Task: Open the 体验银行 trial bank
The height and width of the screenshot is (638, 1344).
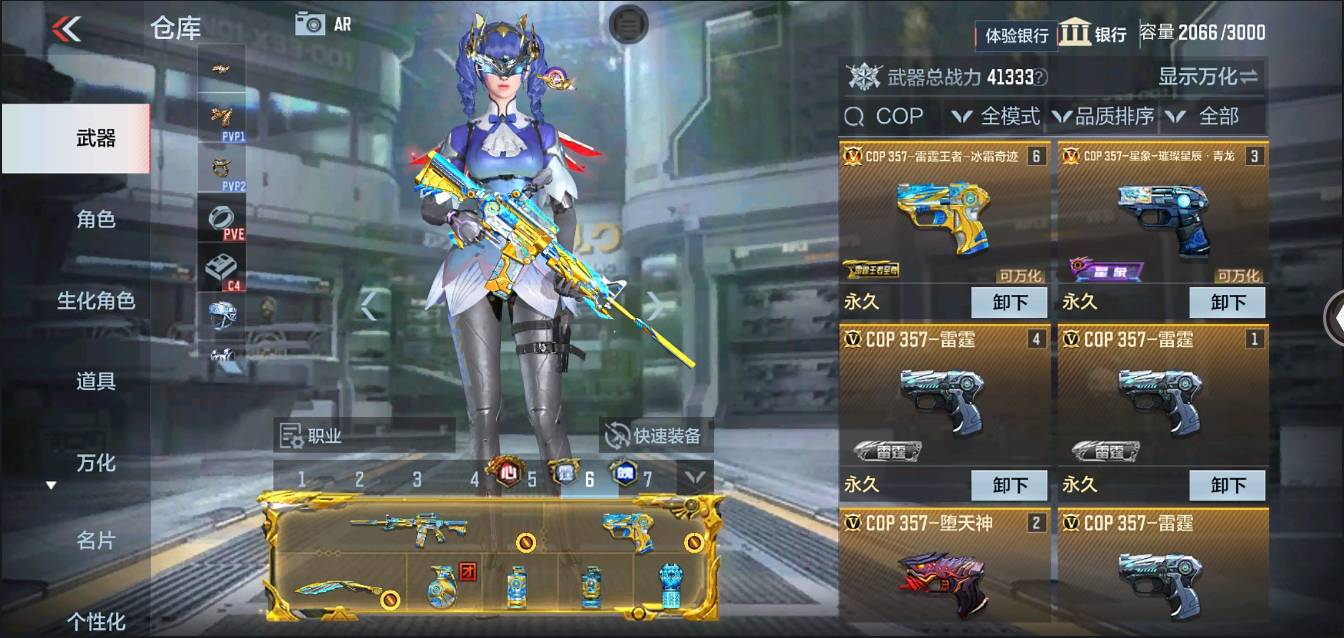Action: tap(1016, 35)
